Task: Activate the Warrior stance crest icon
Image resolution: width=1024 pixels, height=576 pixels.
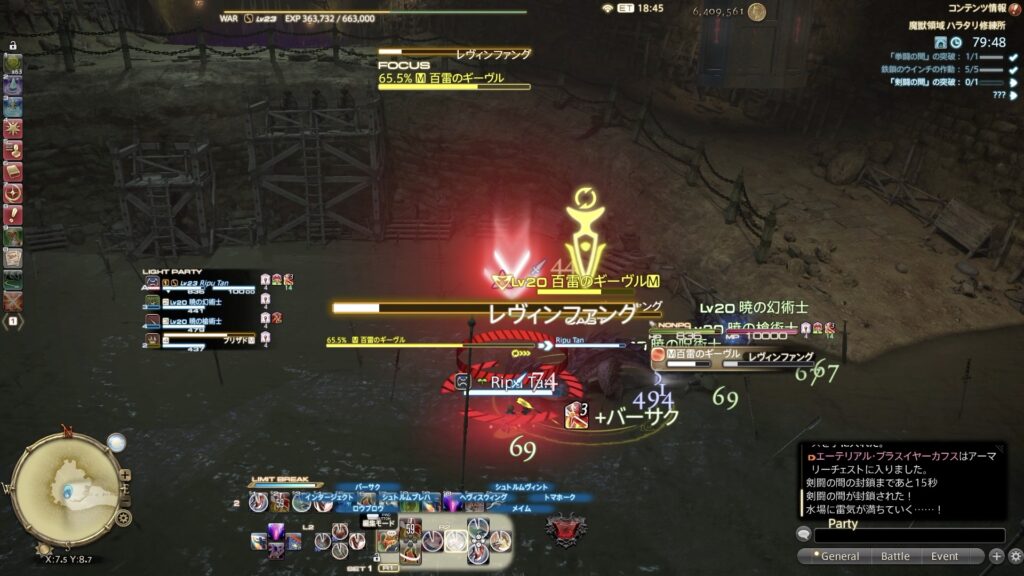Action: point(564,529)
